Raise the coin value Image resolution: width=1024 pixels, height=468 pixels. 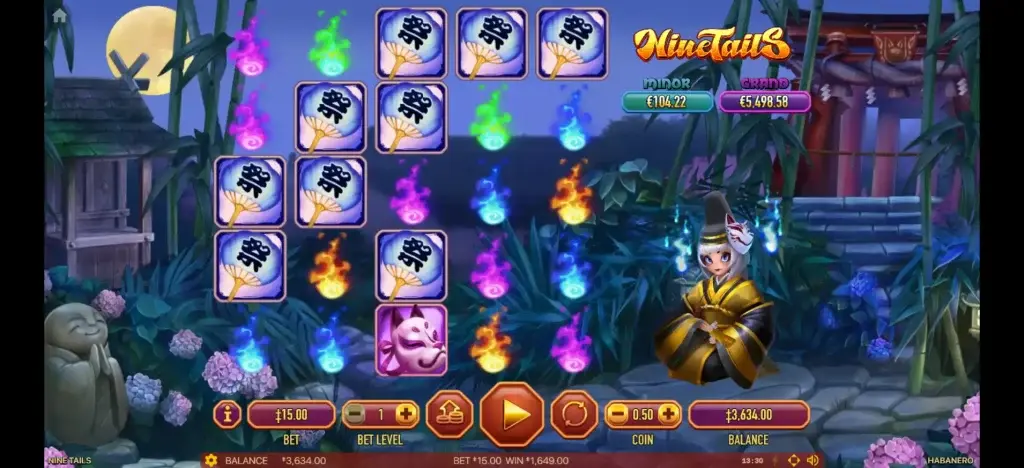[x=668, y=414]
